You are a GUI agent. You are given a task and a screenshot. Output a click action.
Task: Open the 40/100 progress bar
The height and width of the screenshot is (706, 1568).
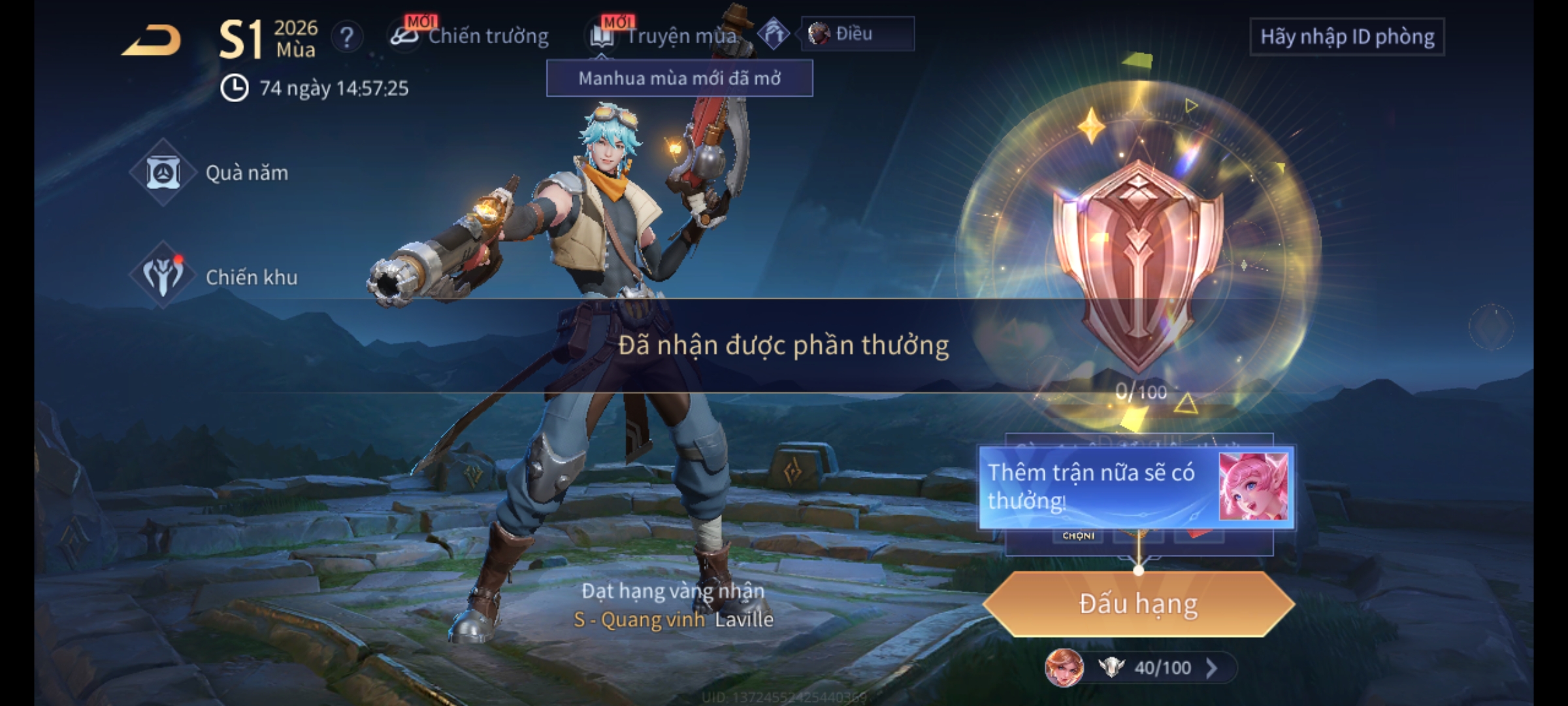click(1150, 667)
